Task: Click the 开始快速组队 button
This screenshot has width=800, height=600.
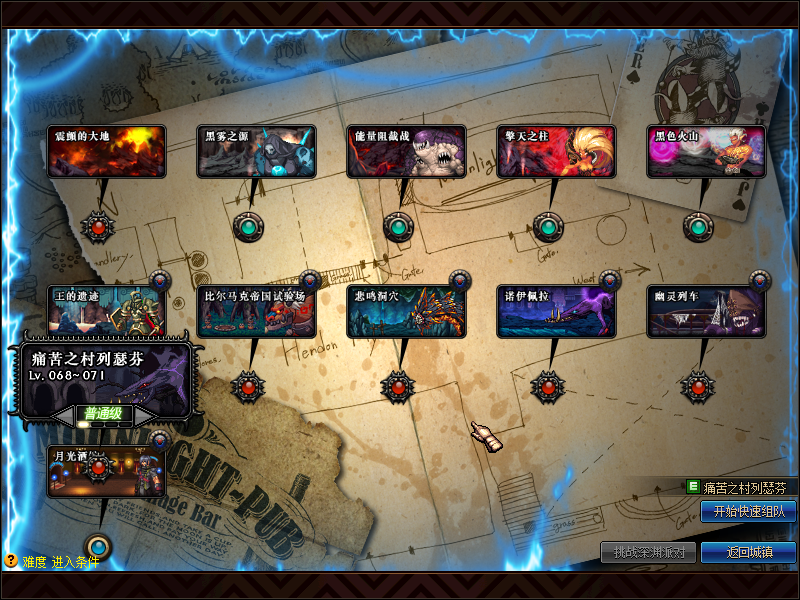Action: [x=748, y=512]
